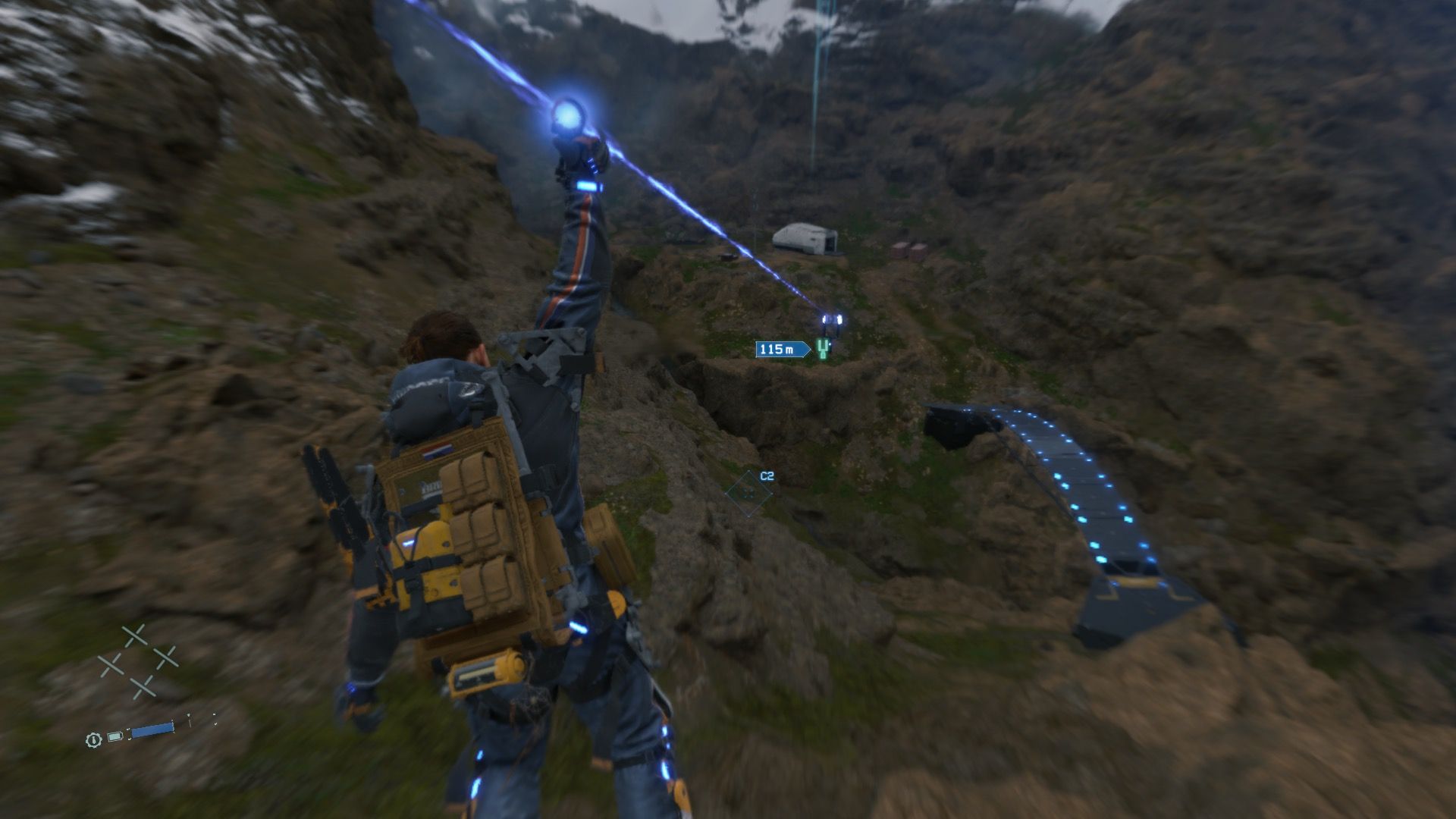Expand the 115m distance signpost
1456x819 pixels.
(780, 350)
